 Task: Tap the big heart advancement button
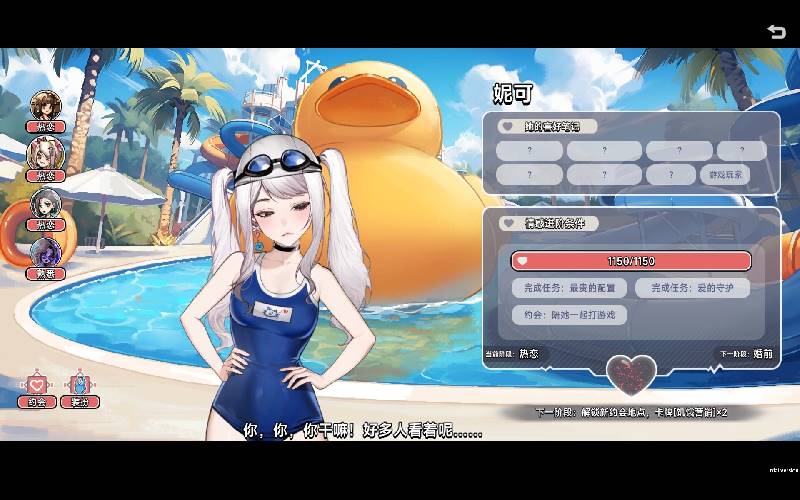[631, 374]
